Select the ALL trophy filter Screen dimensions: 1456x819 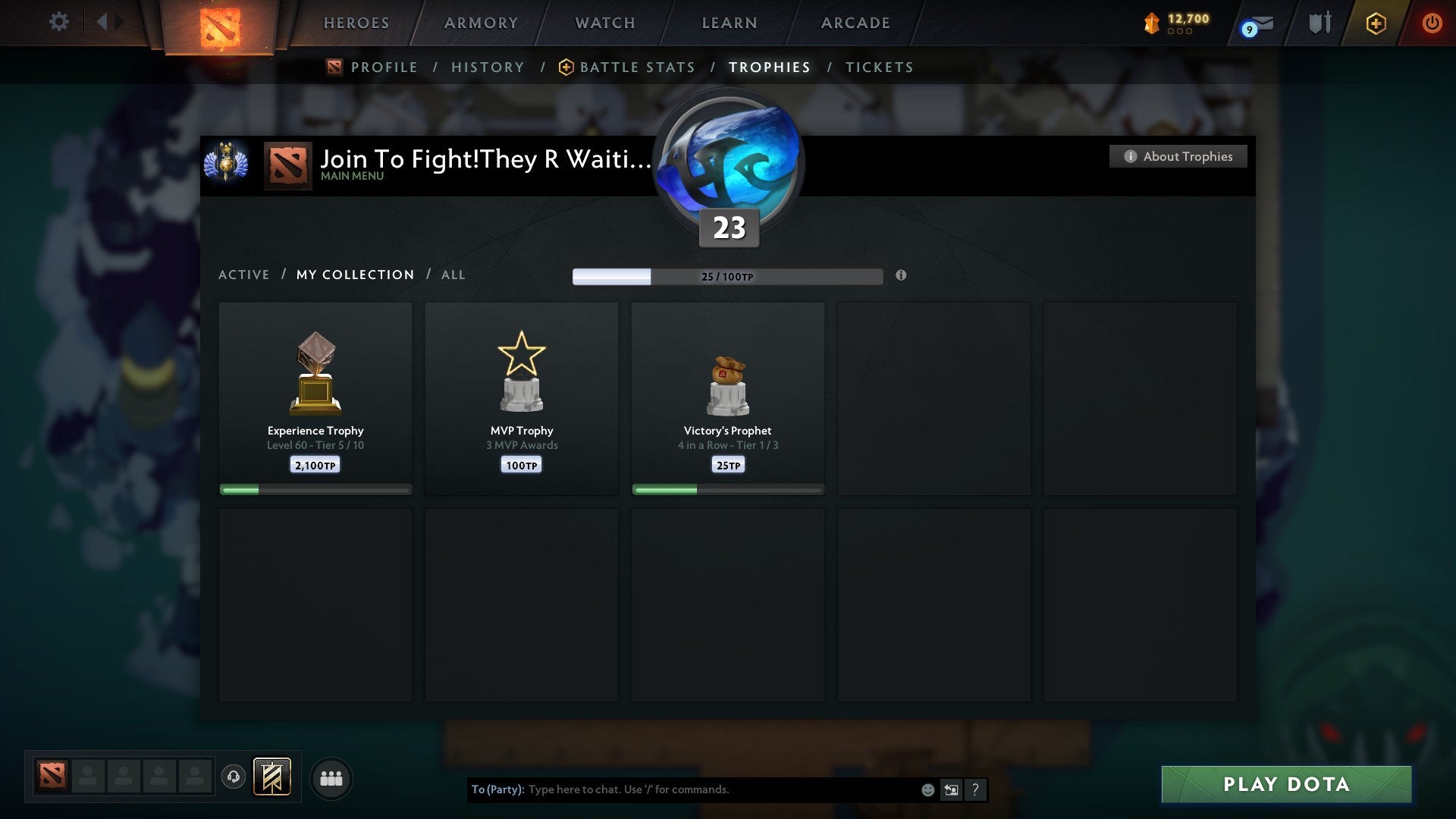(453, 275)
